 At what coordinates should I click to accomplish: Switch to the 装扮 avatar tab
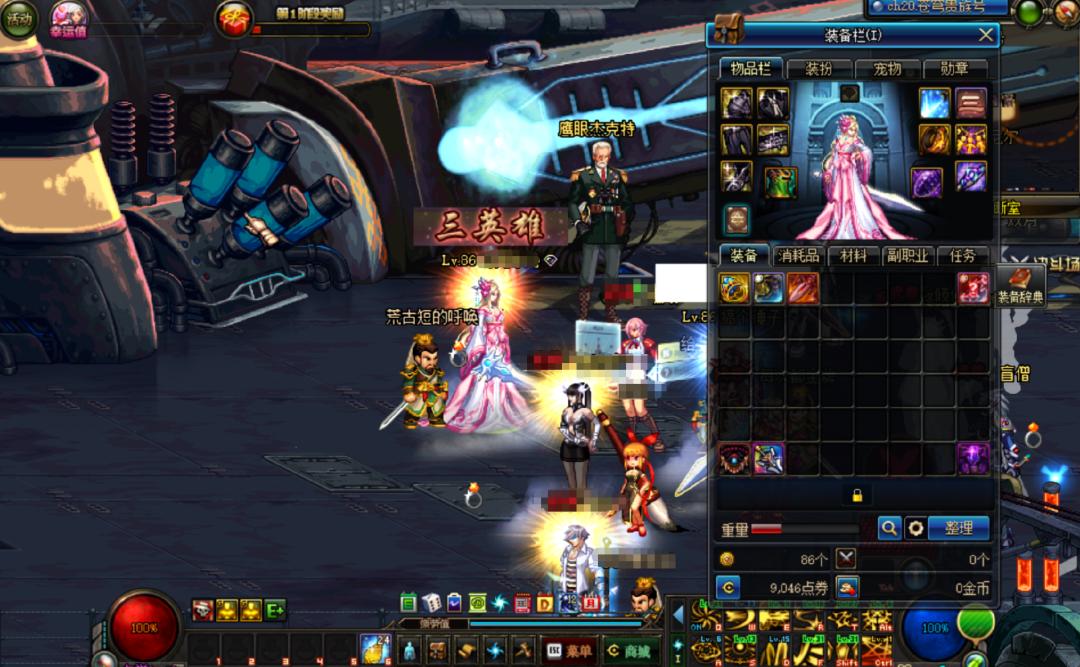[818, 69]
